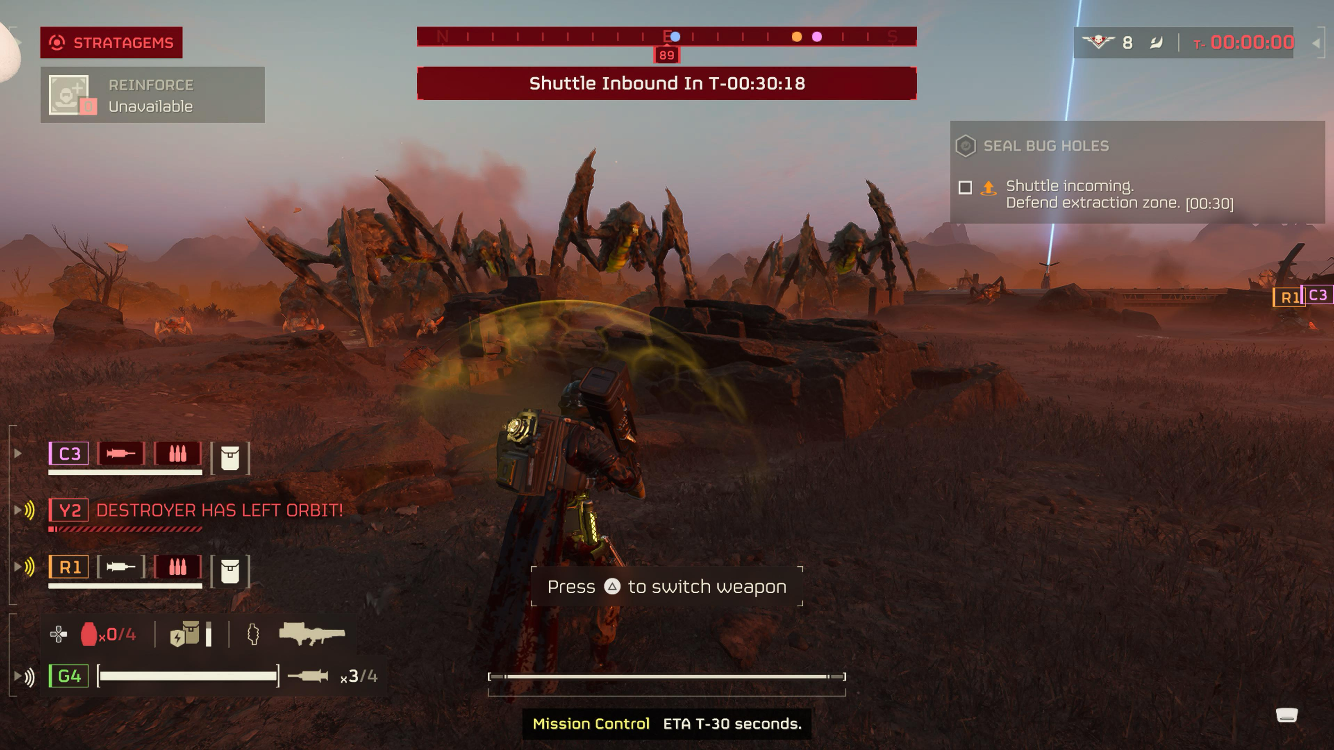
Task: Choose the shield backpack icon
Action: 185,634
